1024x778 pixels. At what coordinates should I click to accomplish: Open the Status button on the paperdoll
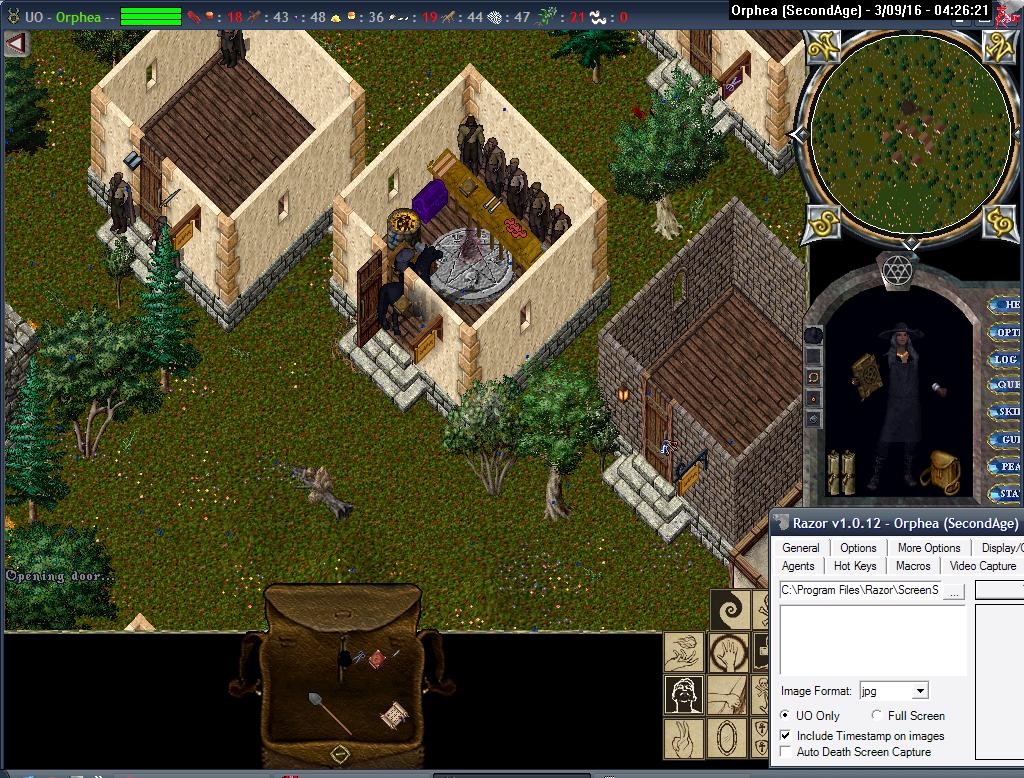pos(1006,493)
